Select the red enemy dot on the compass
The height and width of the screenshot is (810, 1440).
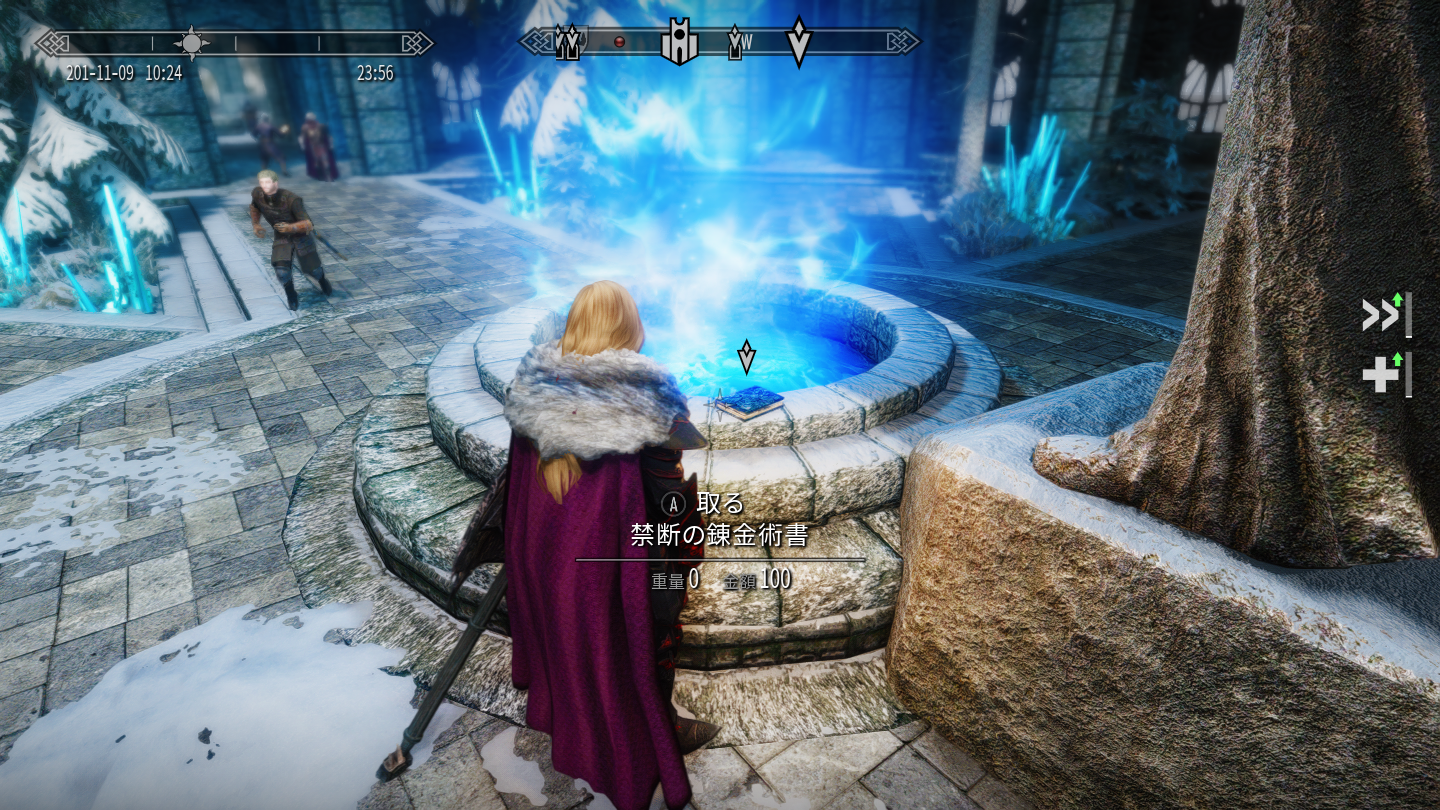pos(619,42)
